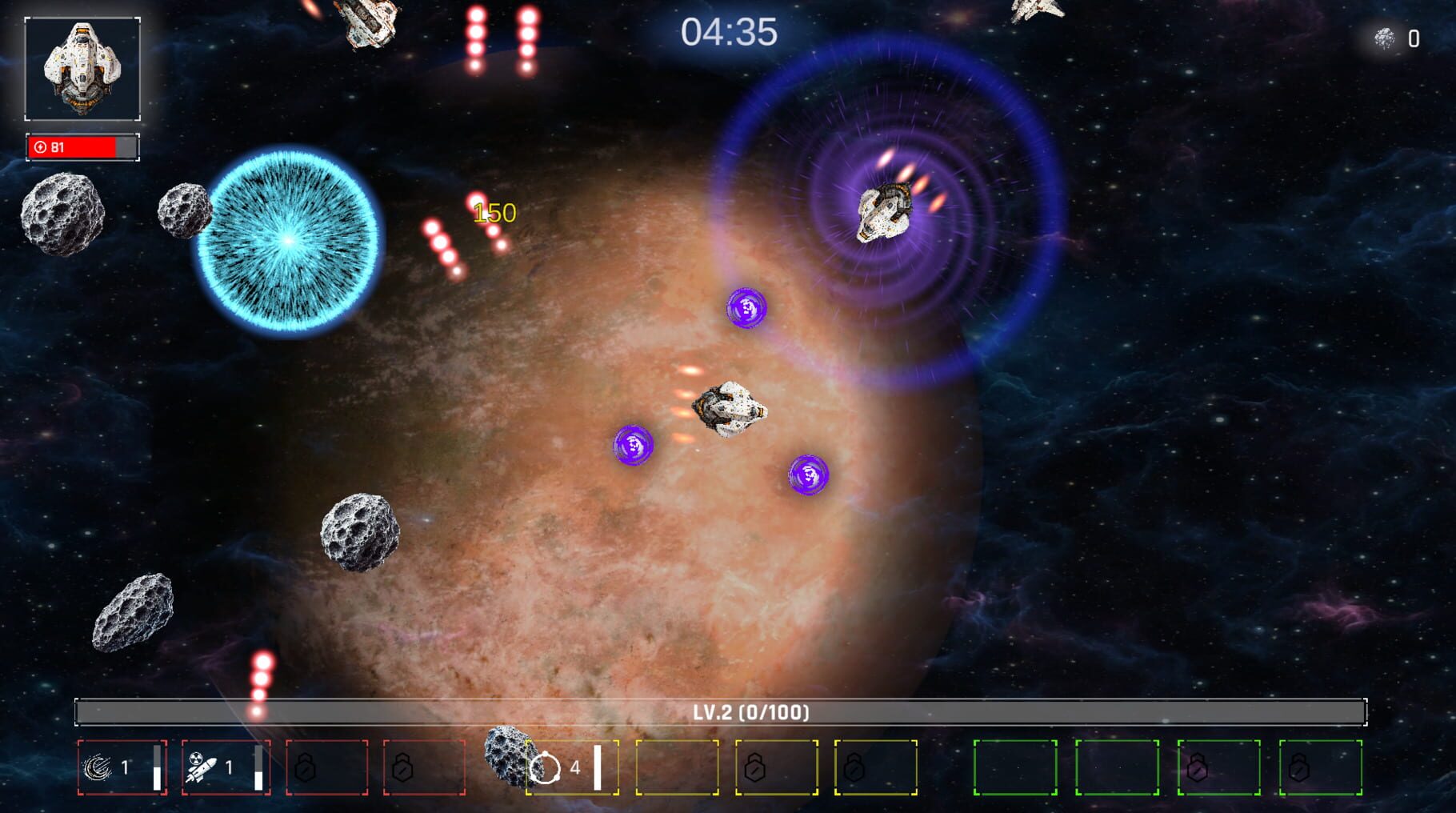Toggle the second empty green ability slot

[x=1118, y=767]
